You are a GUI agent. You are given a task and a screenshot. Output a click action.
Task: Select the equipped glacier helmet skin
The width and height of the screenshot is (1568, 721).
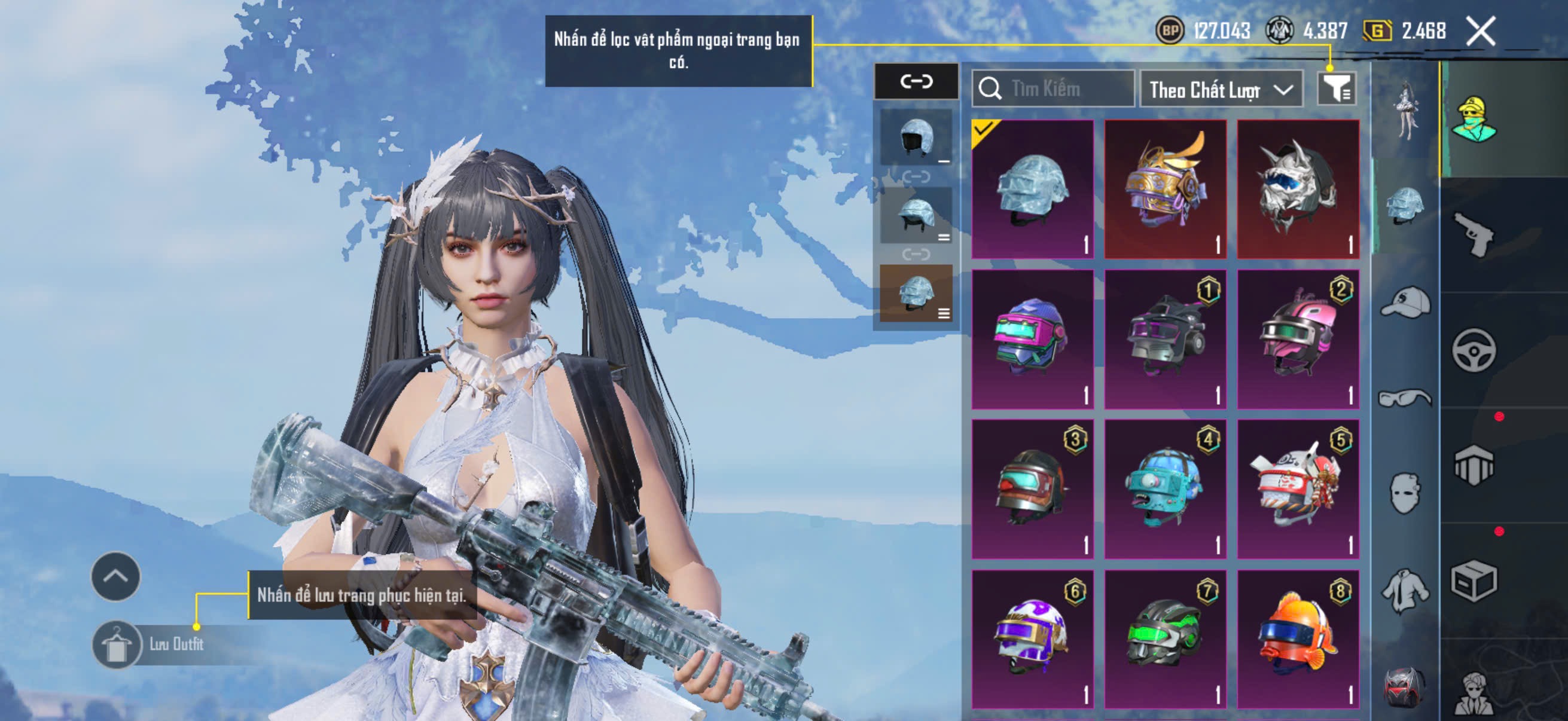tap(1032, 188)
